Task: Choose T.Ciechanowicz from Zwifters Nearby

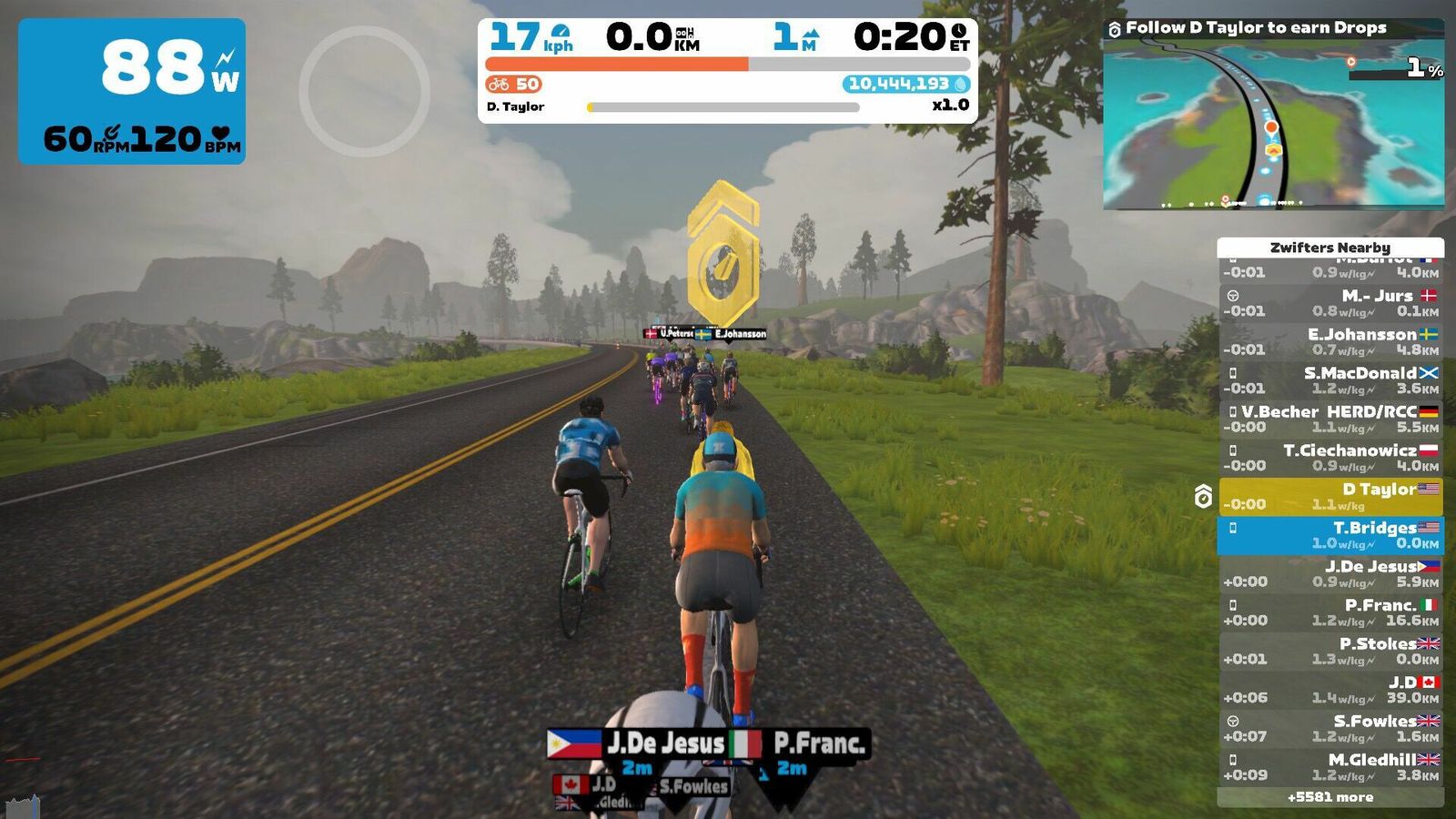Action: pos(1330,458)
